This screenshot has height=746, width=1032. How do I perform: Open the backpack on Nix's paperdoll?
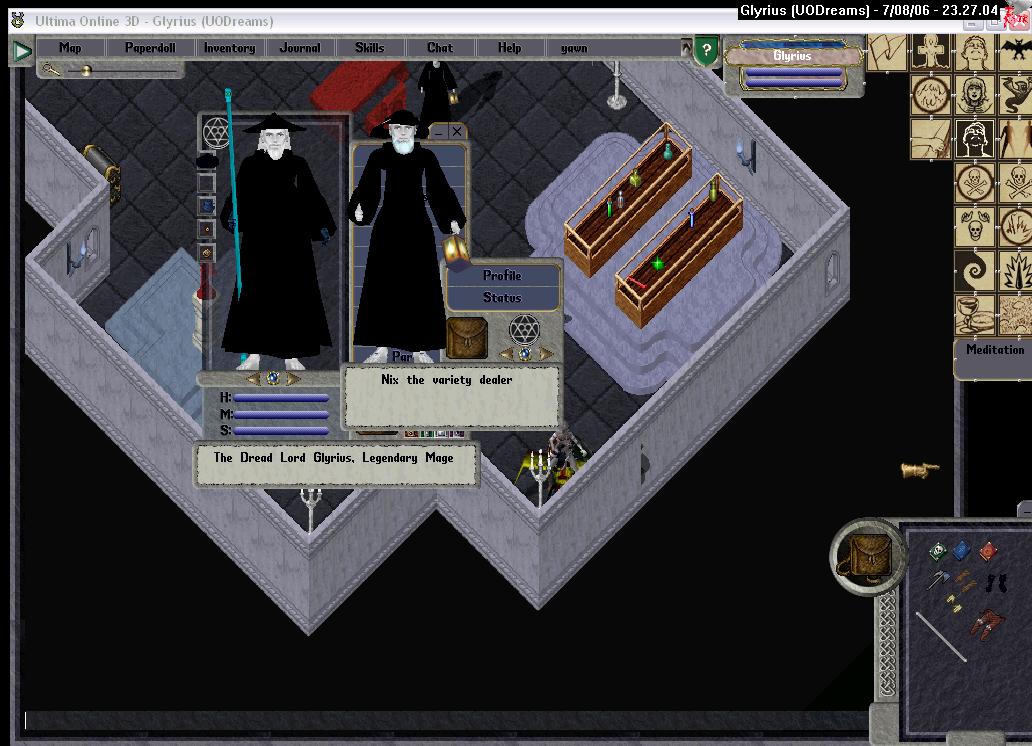coord(466,338)
